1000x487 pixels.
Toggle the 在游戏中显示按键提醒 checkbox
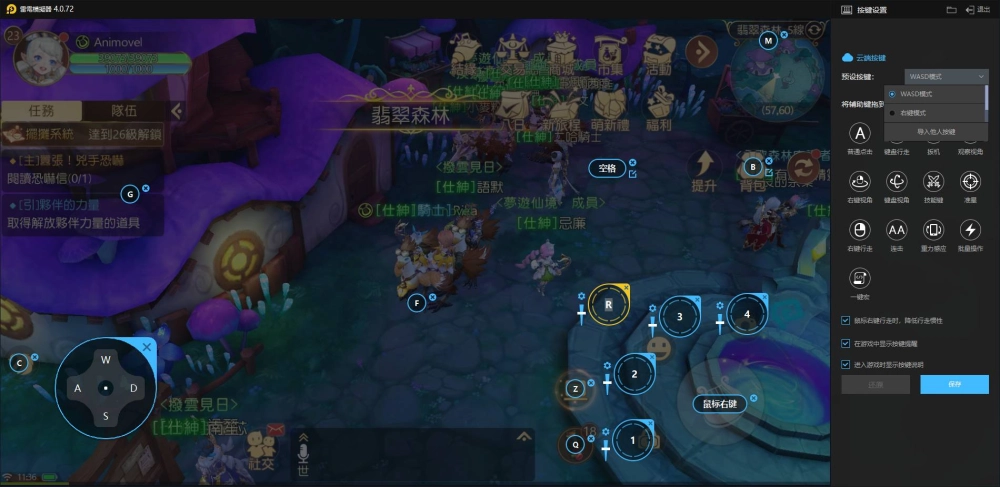[x=846, y=342]
